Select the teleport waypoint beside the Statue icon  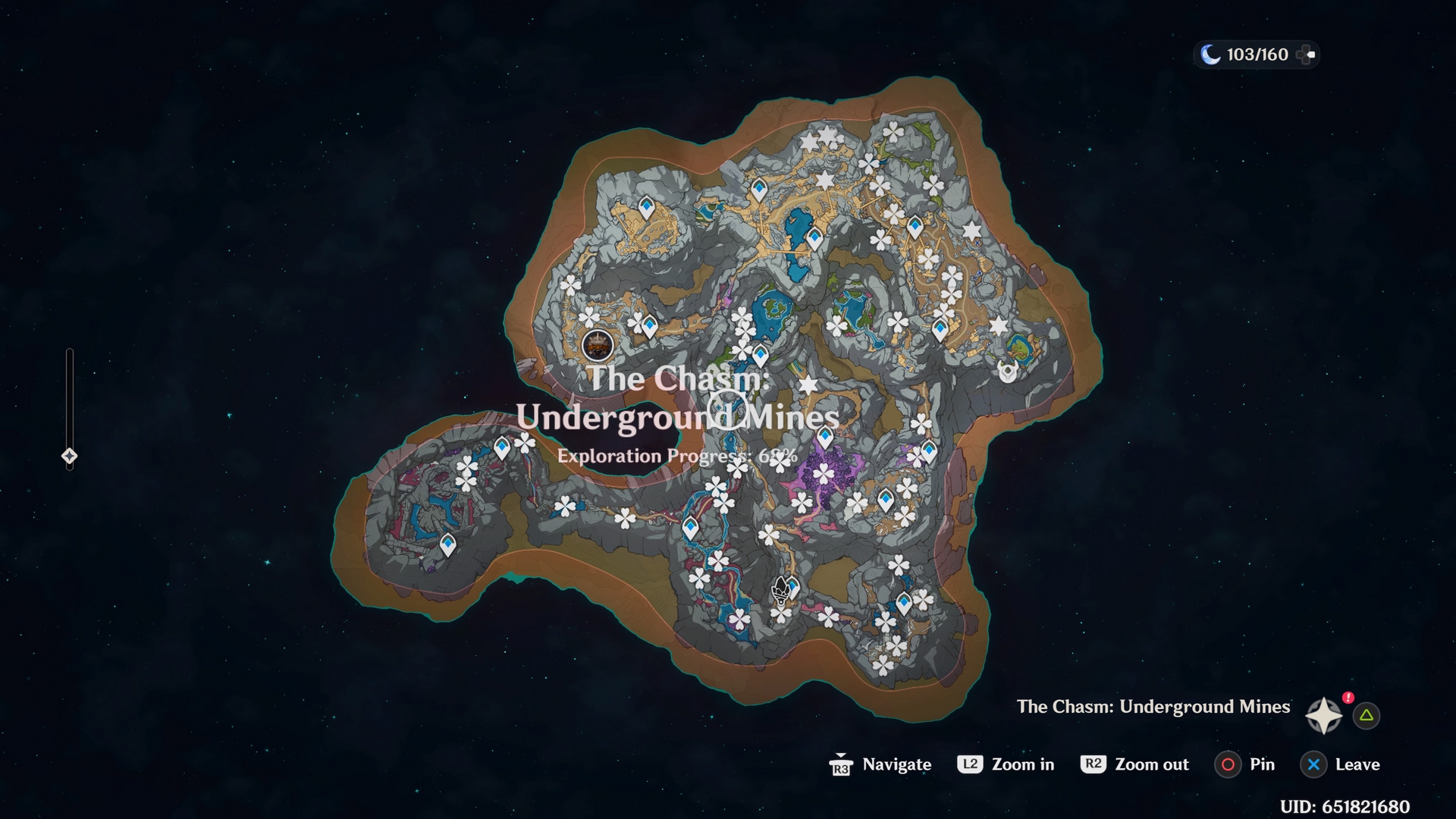click(793, 586)
